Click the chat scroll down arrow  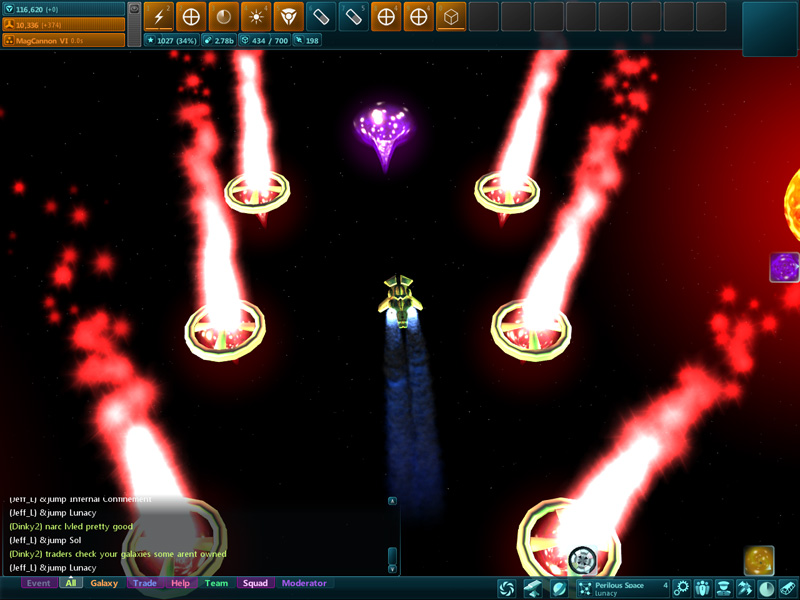point(392,568)
